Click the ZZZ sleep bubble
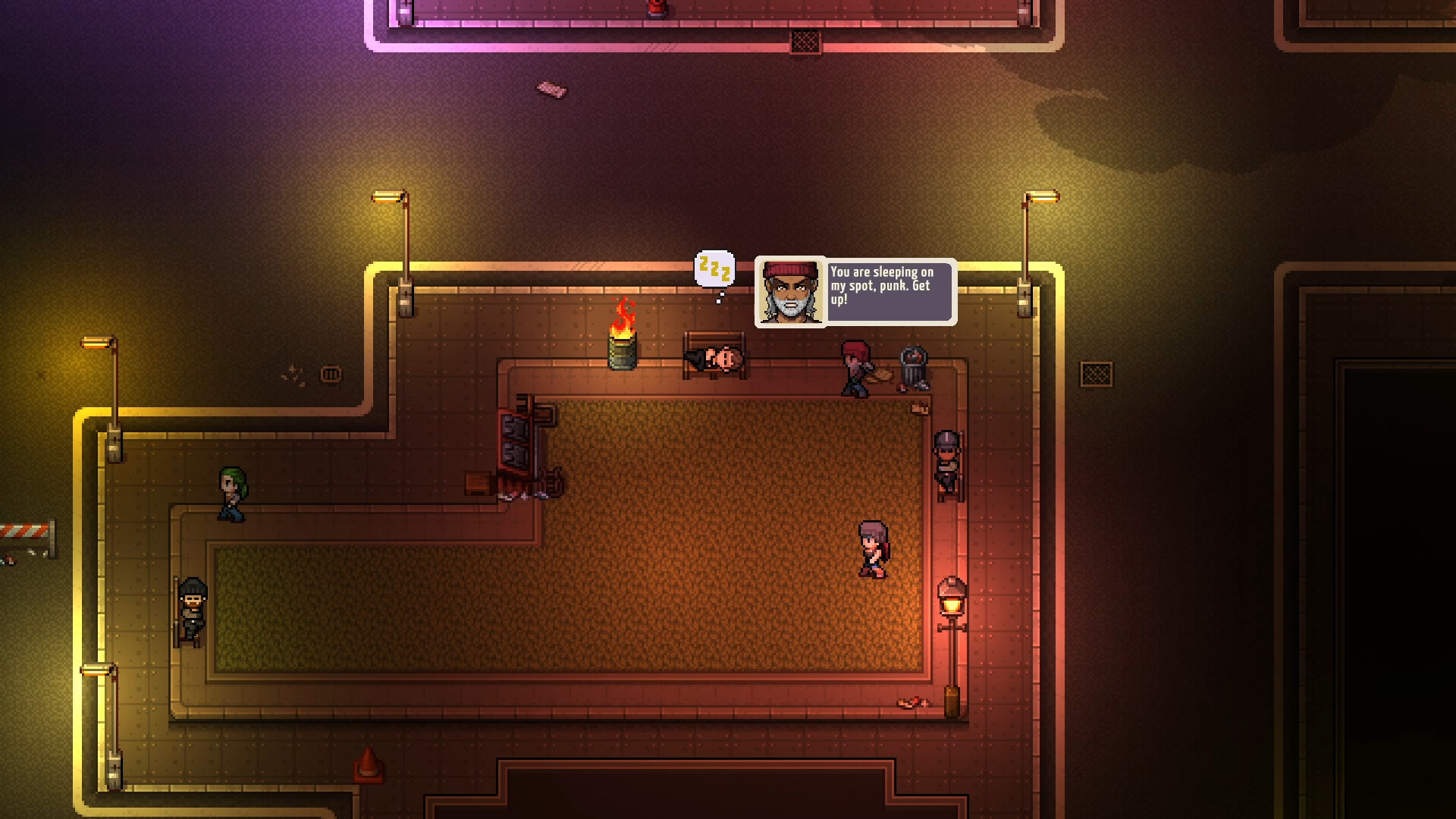Viewport: 1456px width, 819px height. pos(714,269)
